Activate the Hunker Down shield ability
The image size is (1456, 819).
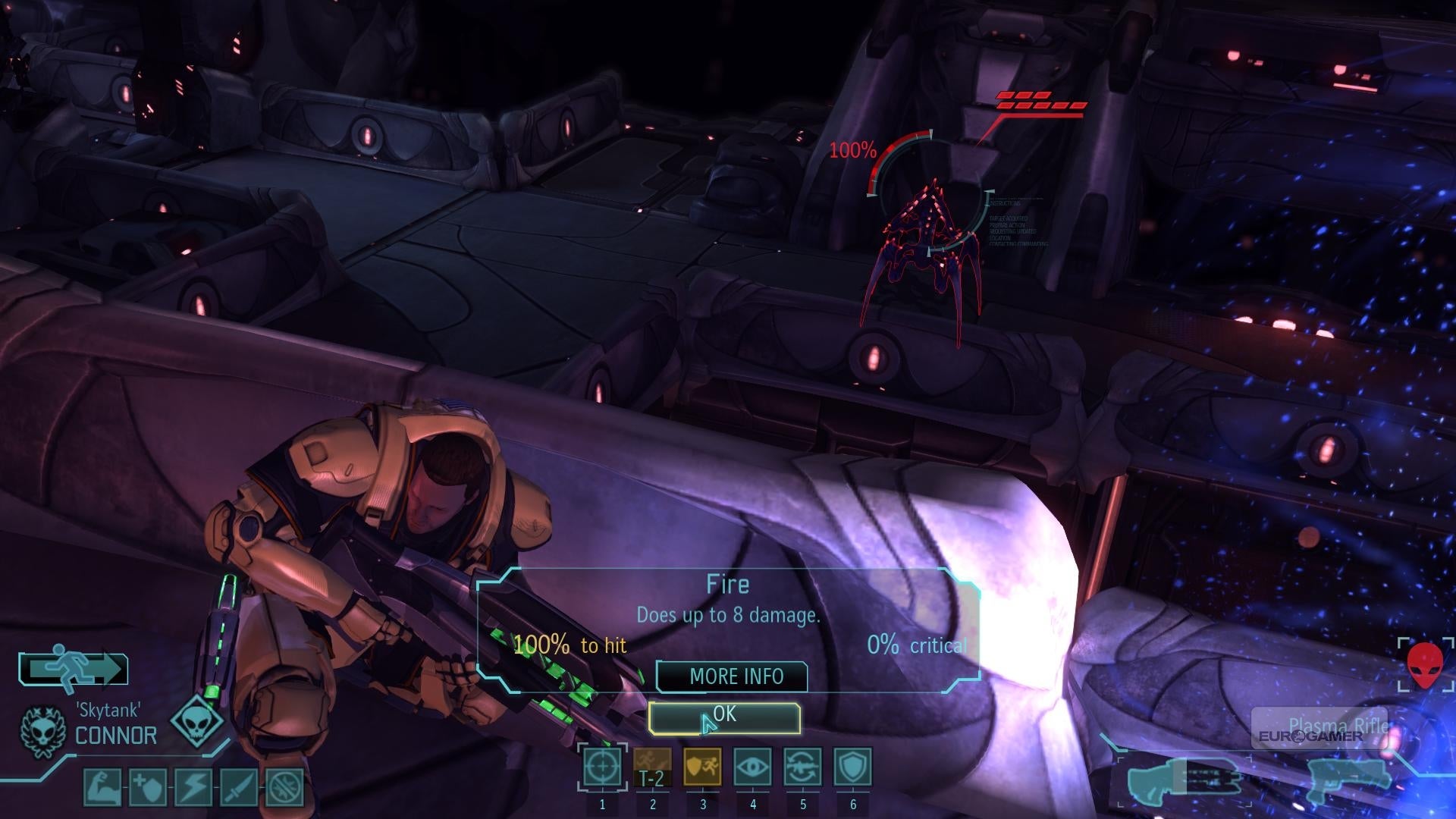(x=852, y=767)
